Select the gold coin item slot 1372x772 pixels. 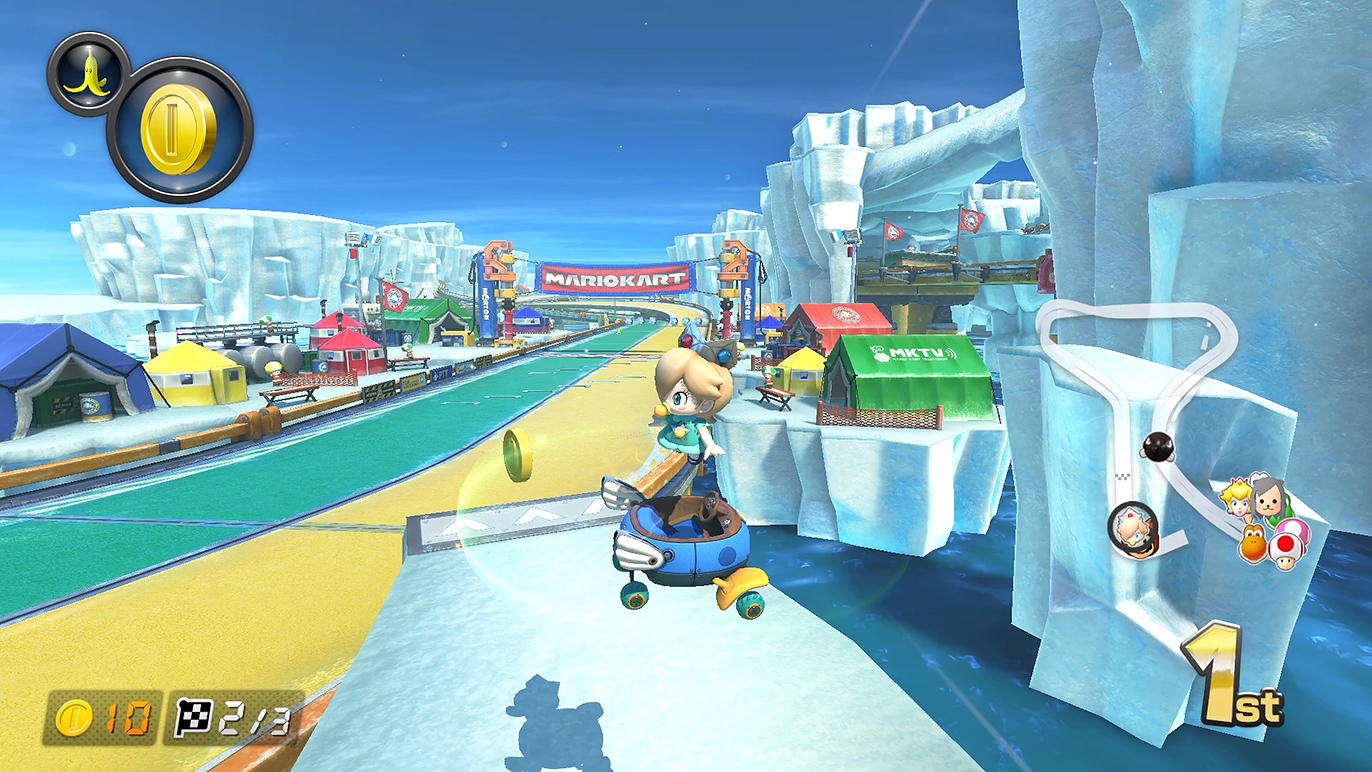pos(180,130)
